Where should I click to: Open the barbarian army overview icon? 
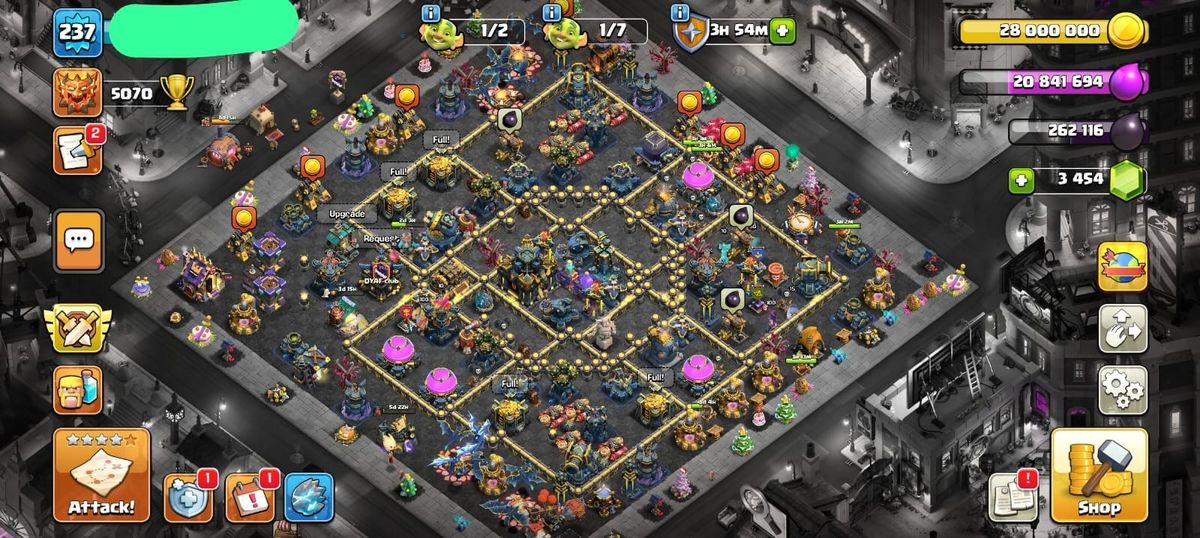(77, 389)
